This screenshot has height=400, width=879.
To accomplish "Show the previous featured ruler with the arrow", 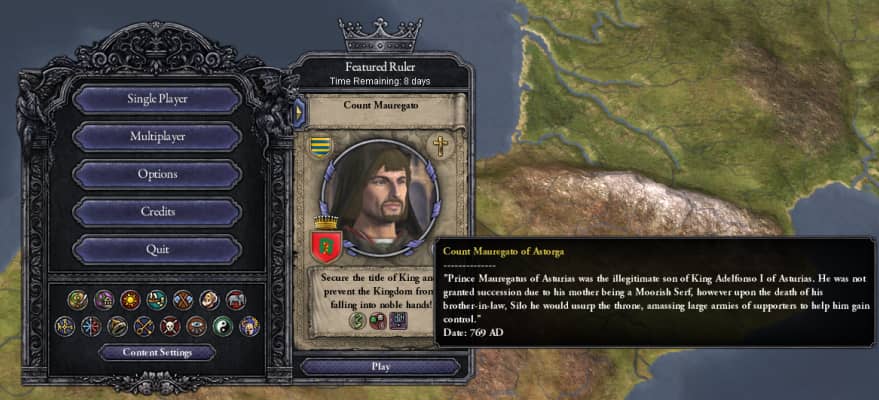I will point(298,112).
